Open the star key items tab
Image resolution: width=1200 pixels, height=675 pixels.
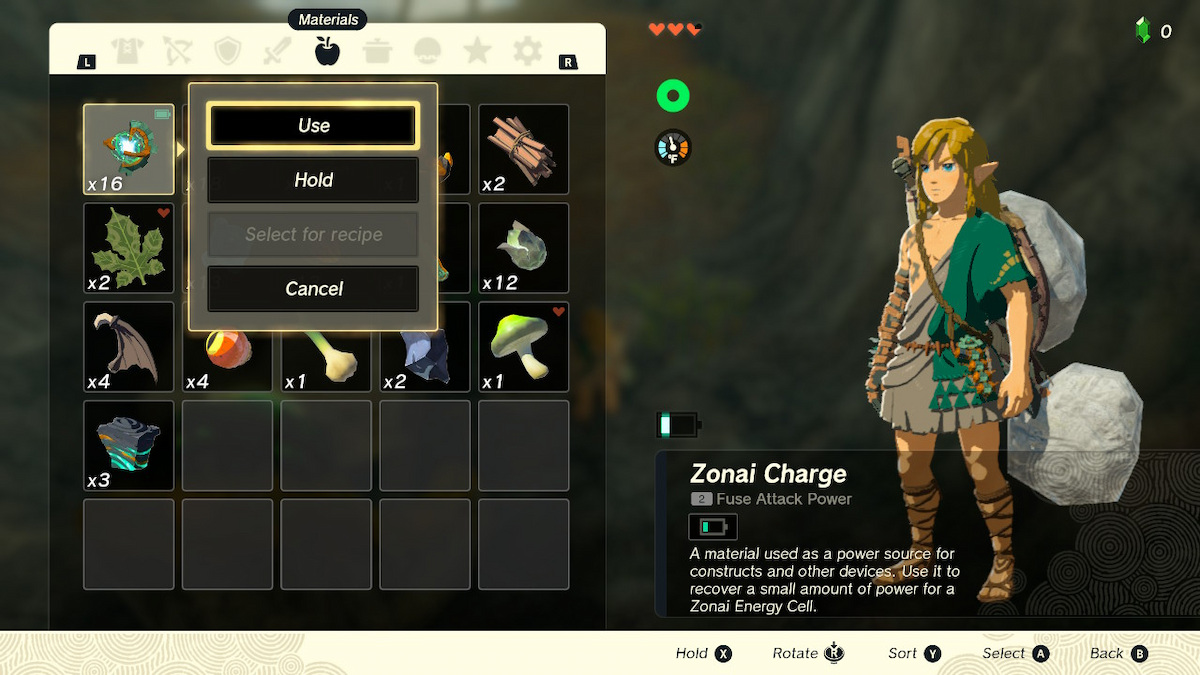(478, 52)
